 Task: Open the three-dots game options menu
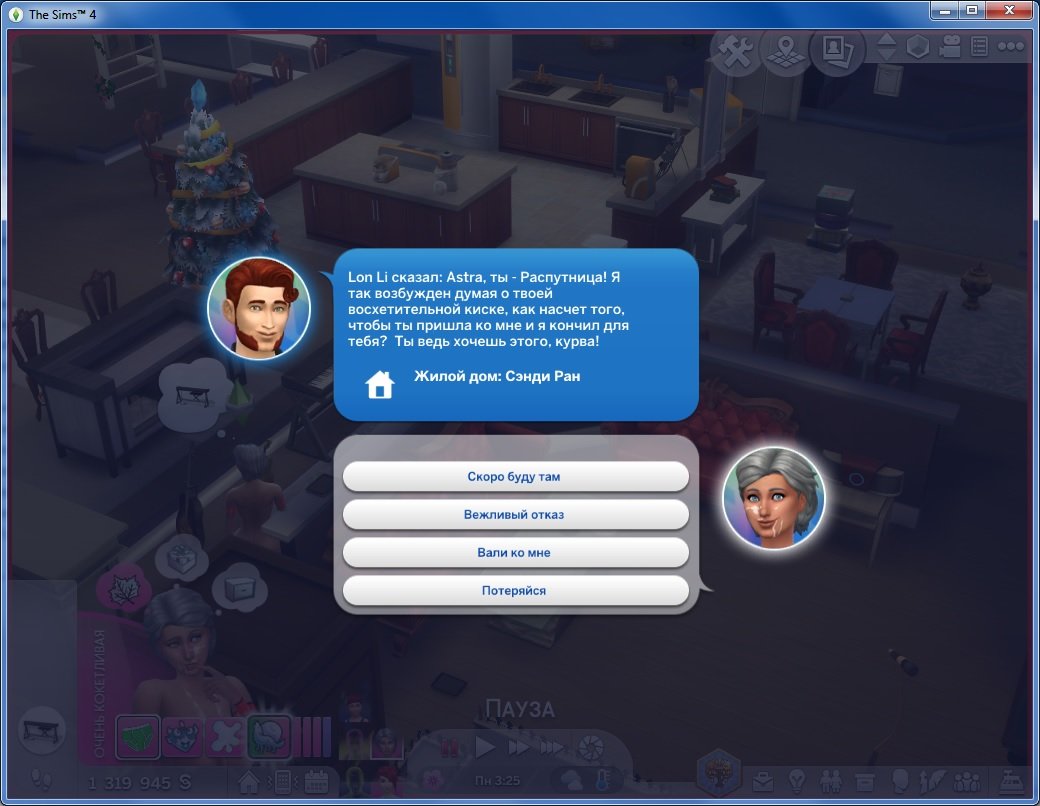(1010, 47)
